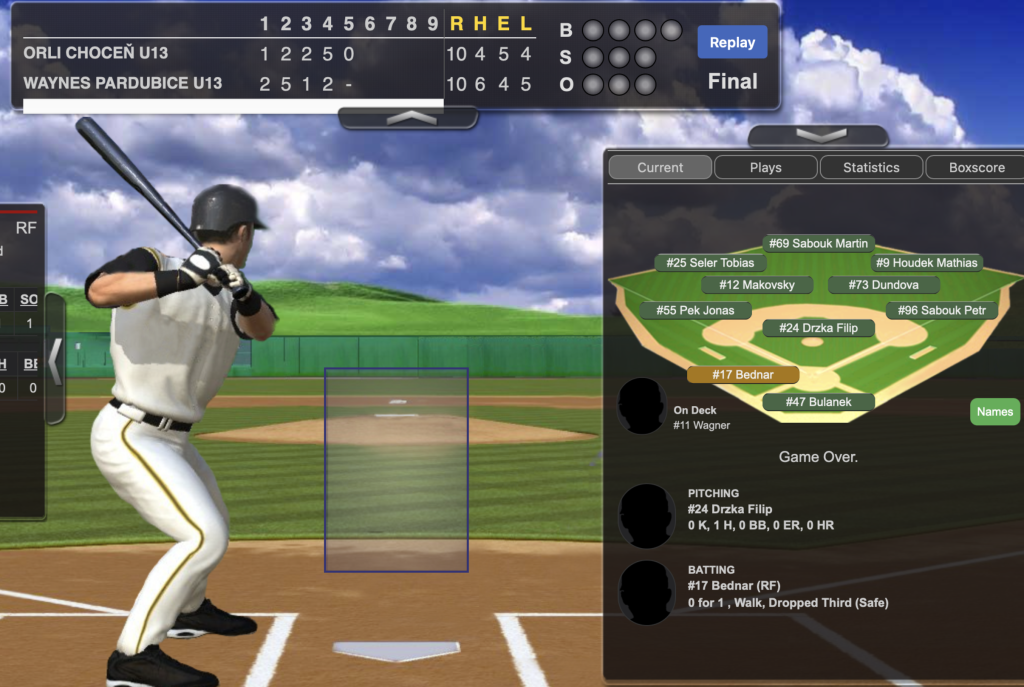Choose first baseman #96 Sabouk Petr

(941, 310)
